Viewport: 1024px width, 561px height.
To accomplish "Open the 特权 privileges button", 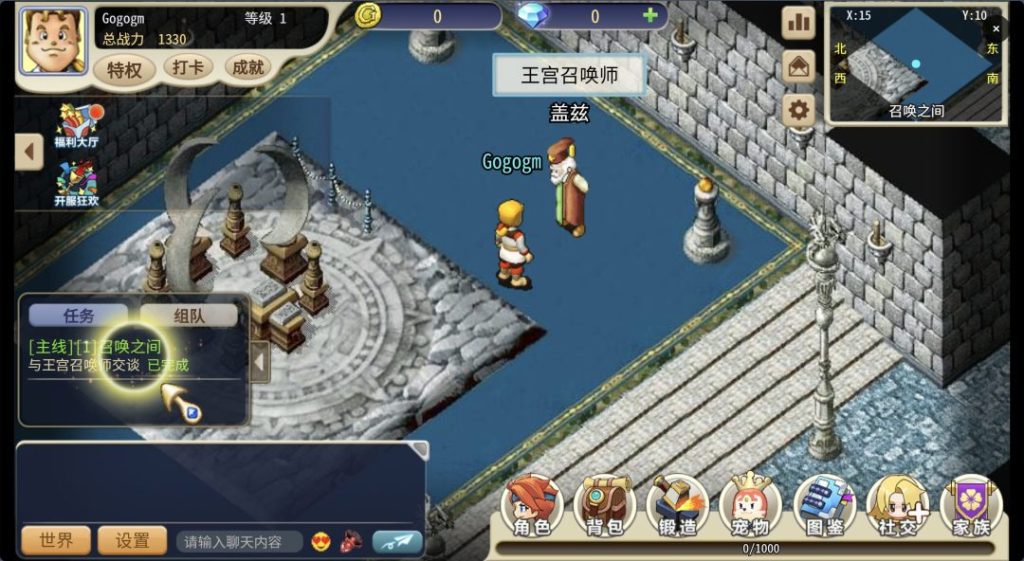I will (125, 69).
